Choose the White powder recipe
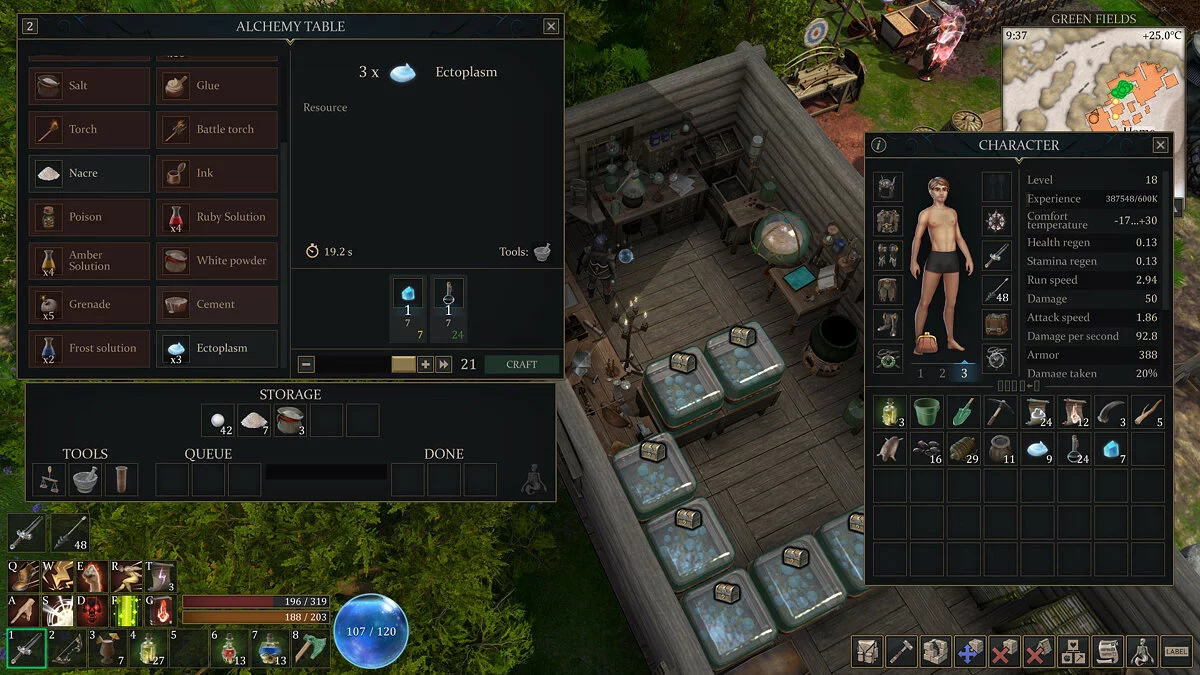 pos(217,261)
